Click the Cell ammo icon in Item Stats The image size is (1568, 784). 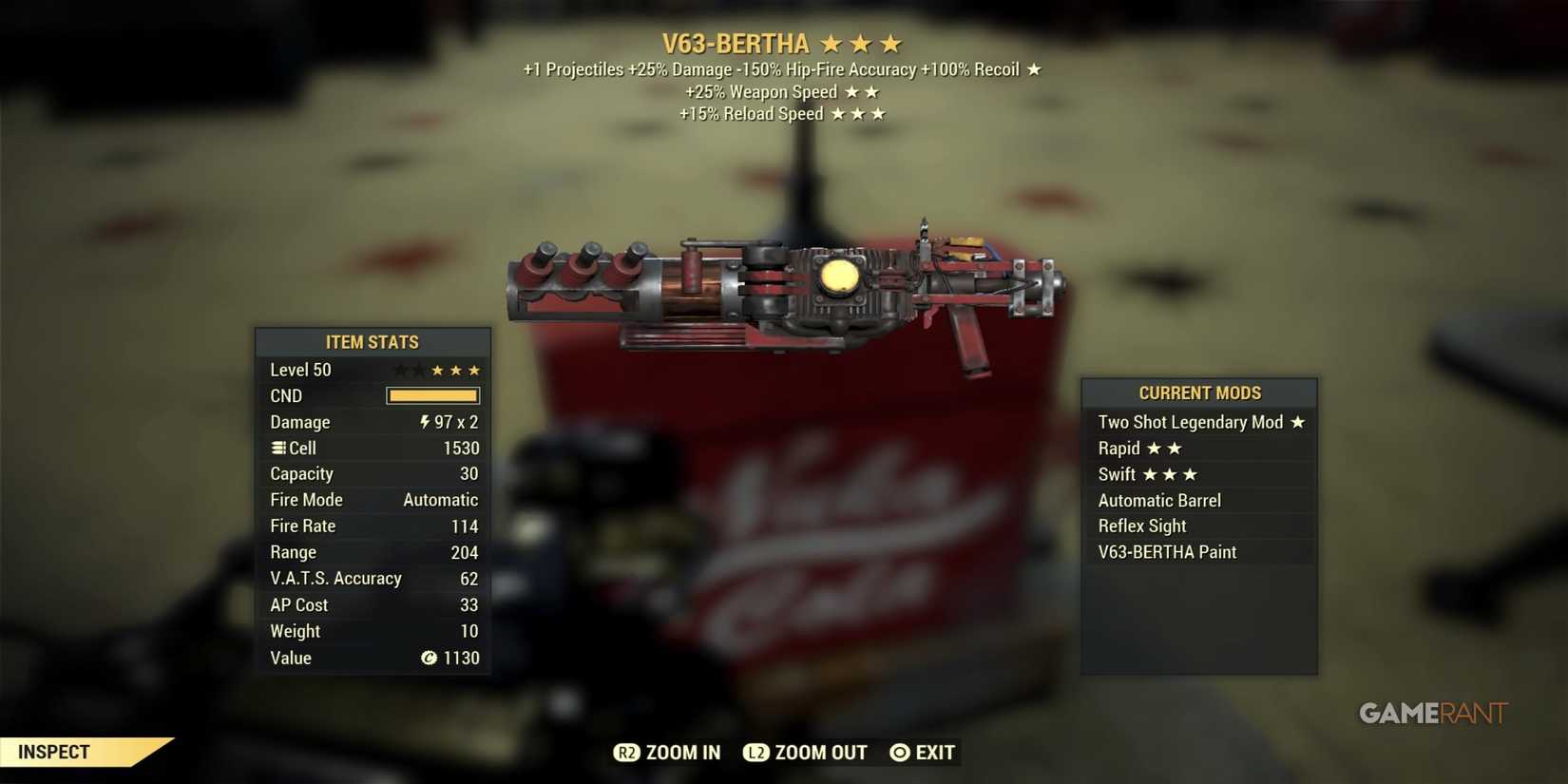277,448
